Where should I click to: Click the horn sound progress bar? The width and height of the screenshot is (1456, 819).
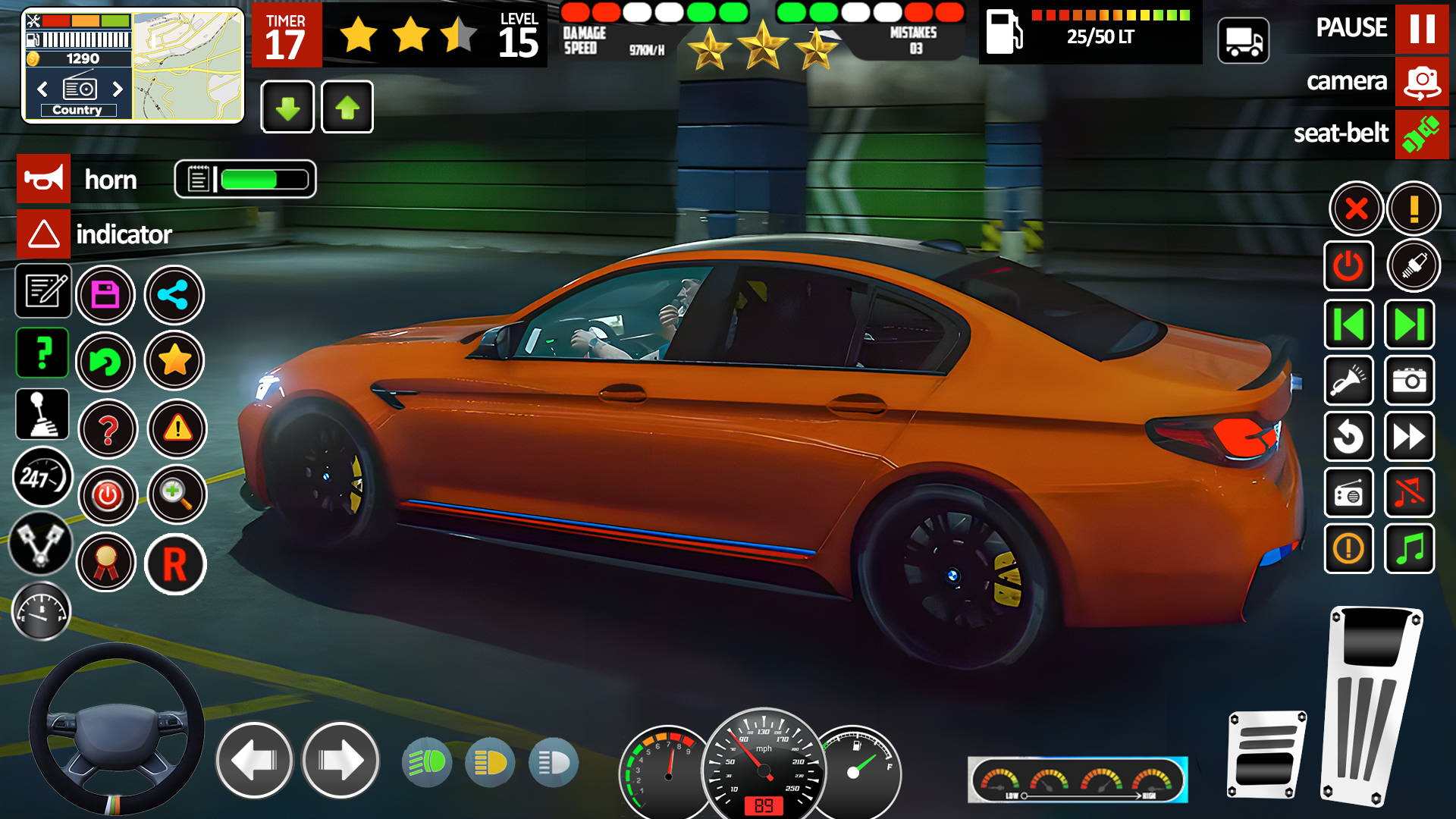point(246,179)
